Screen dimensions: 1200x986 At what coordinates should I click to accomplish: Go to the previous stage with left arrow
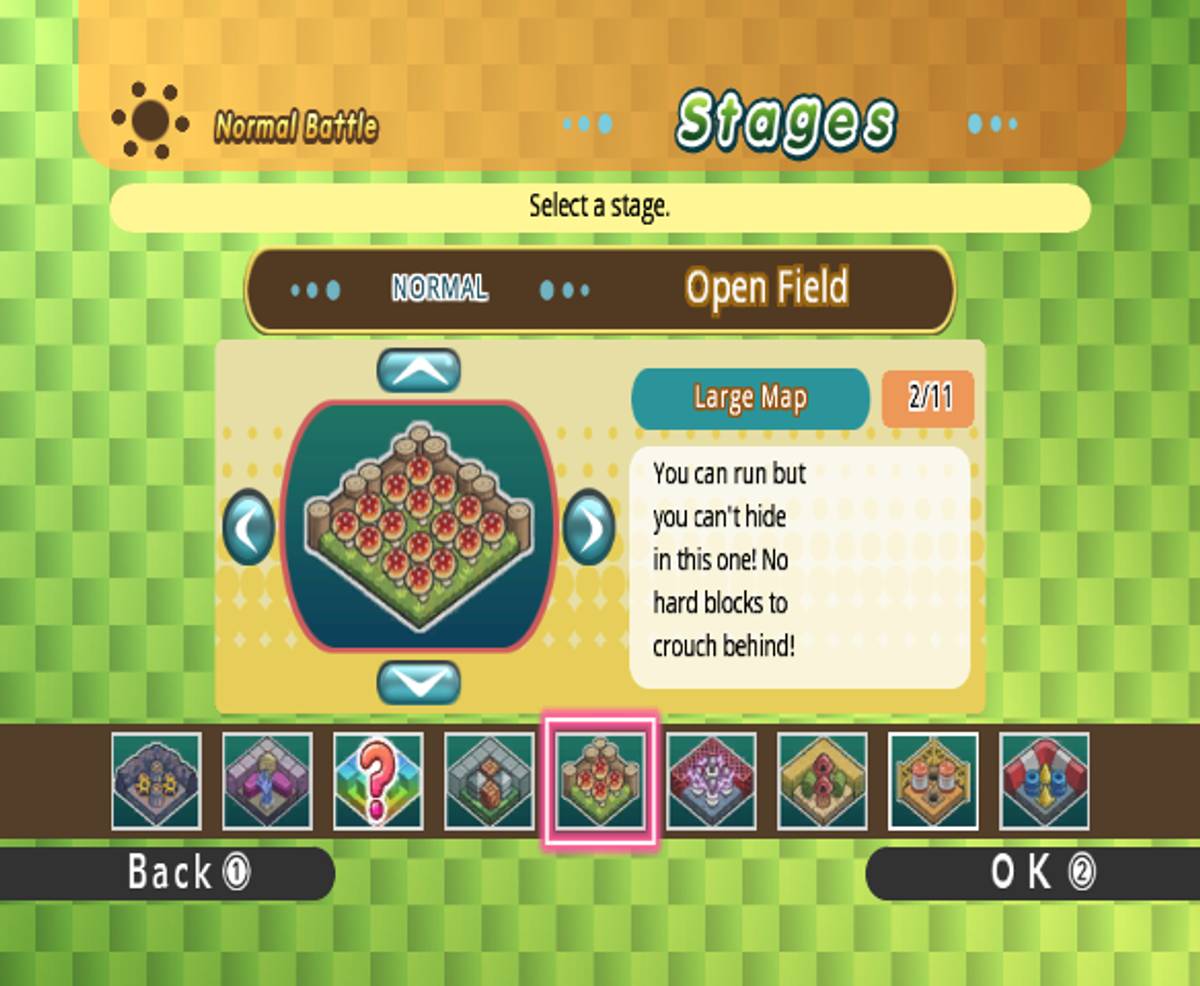[x=248, y=527]
